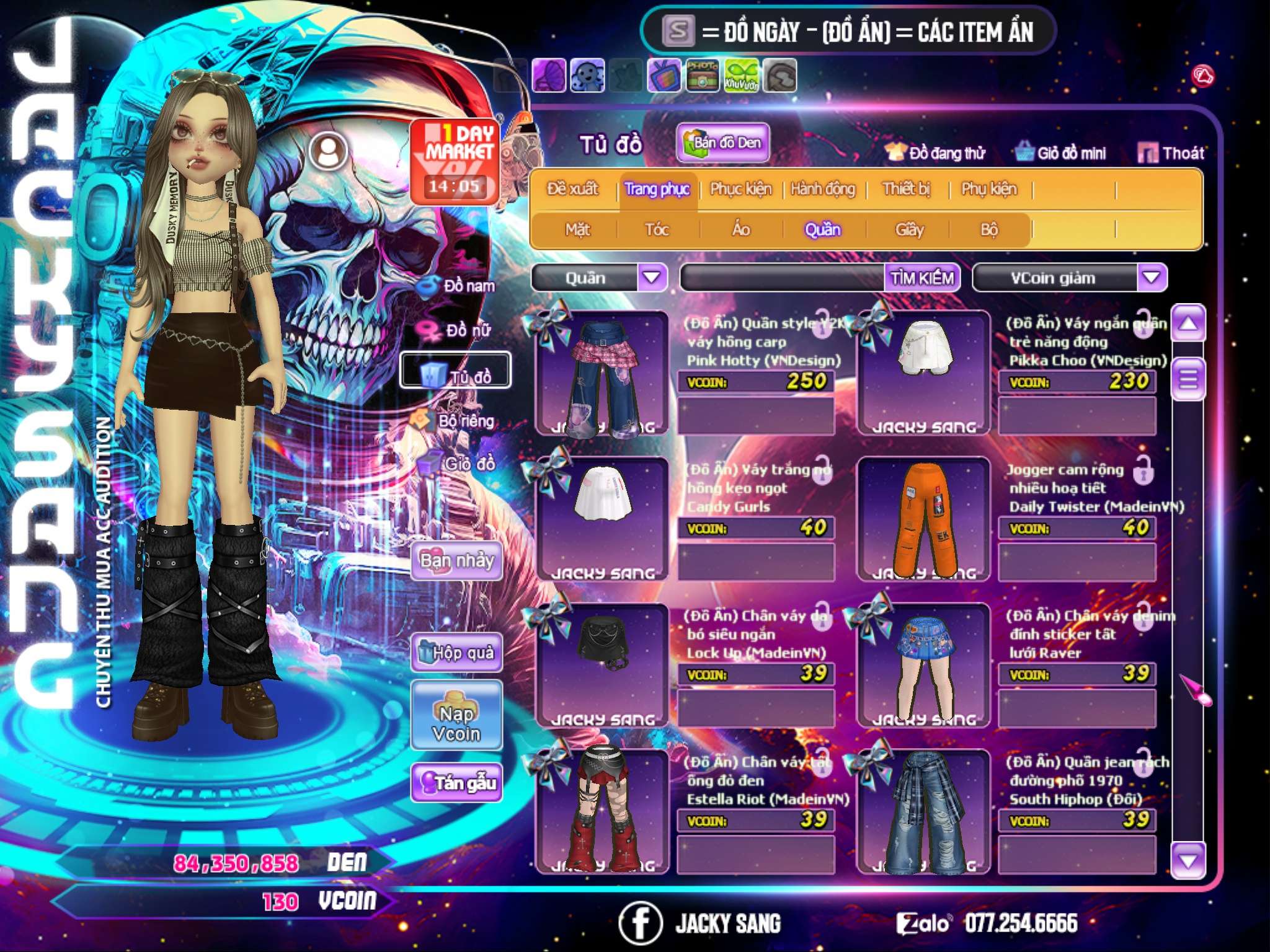Open the Bán đồ Den shop button
Image resolution: width=1270 pixels, height=952 pixels.
pos(722,143)
